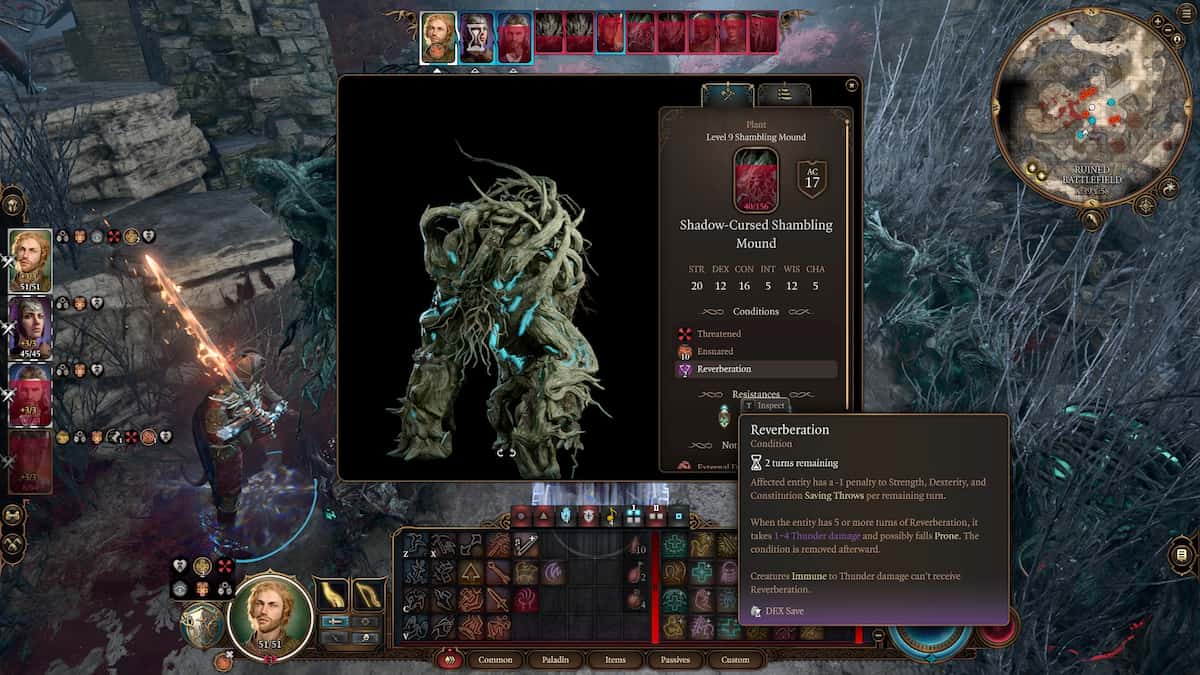Select the purple-backed companion party portrait
1200x675 pixels.
tap(30, 327)
